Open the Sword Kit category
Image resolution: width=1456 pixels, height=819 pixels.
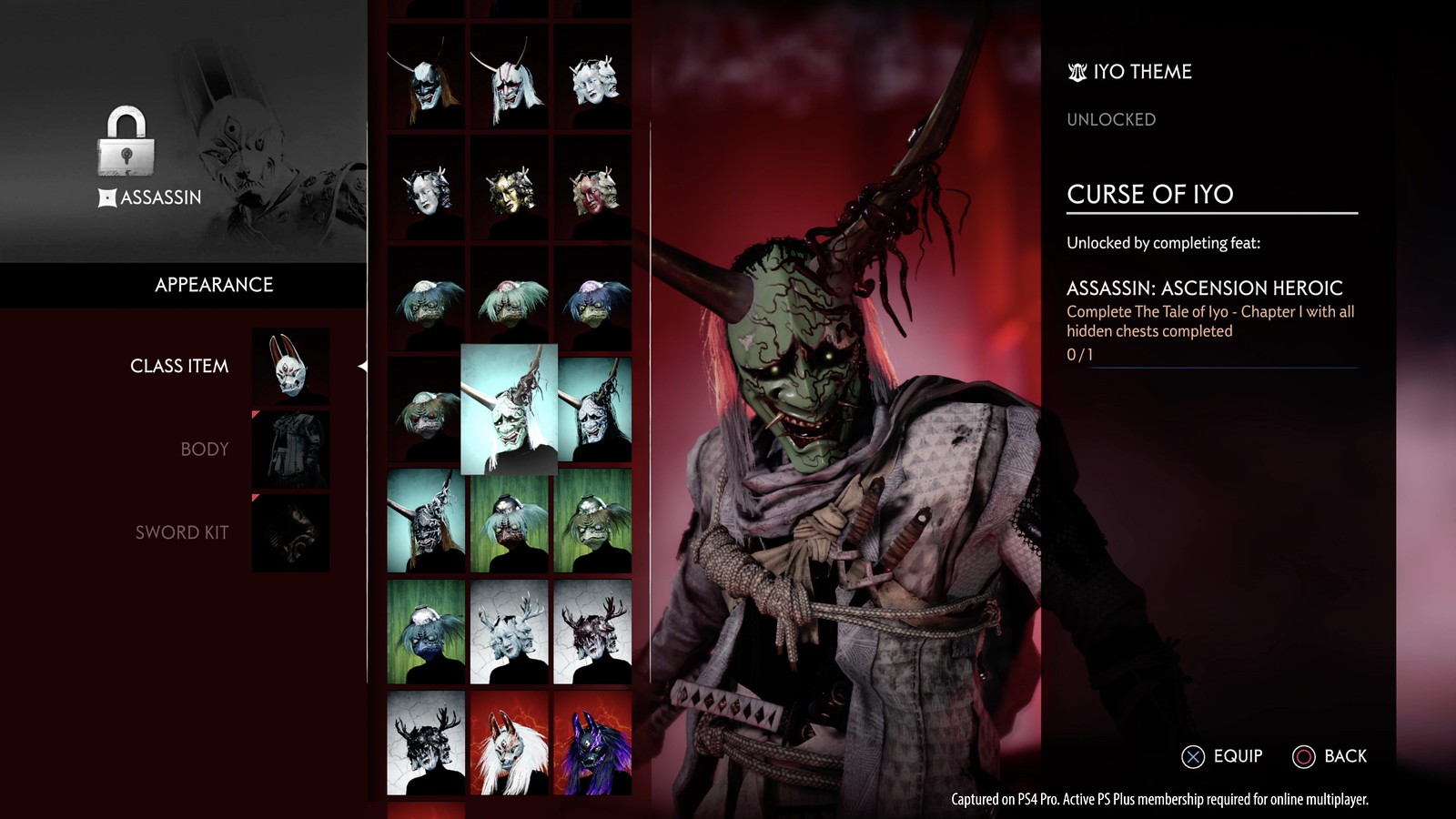coord(182,532)
